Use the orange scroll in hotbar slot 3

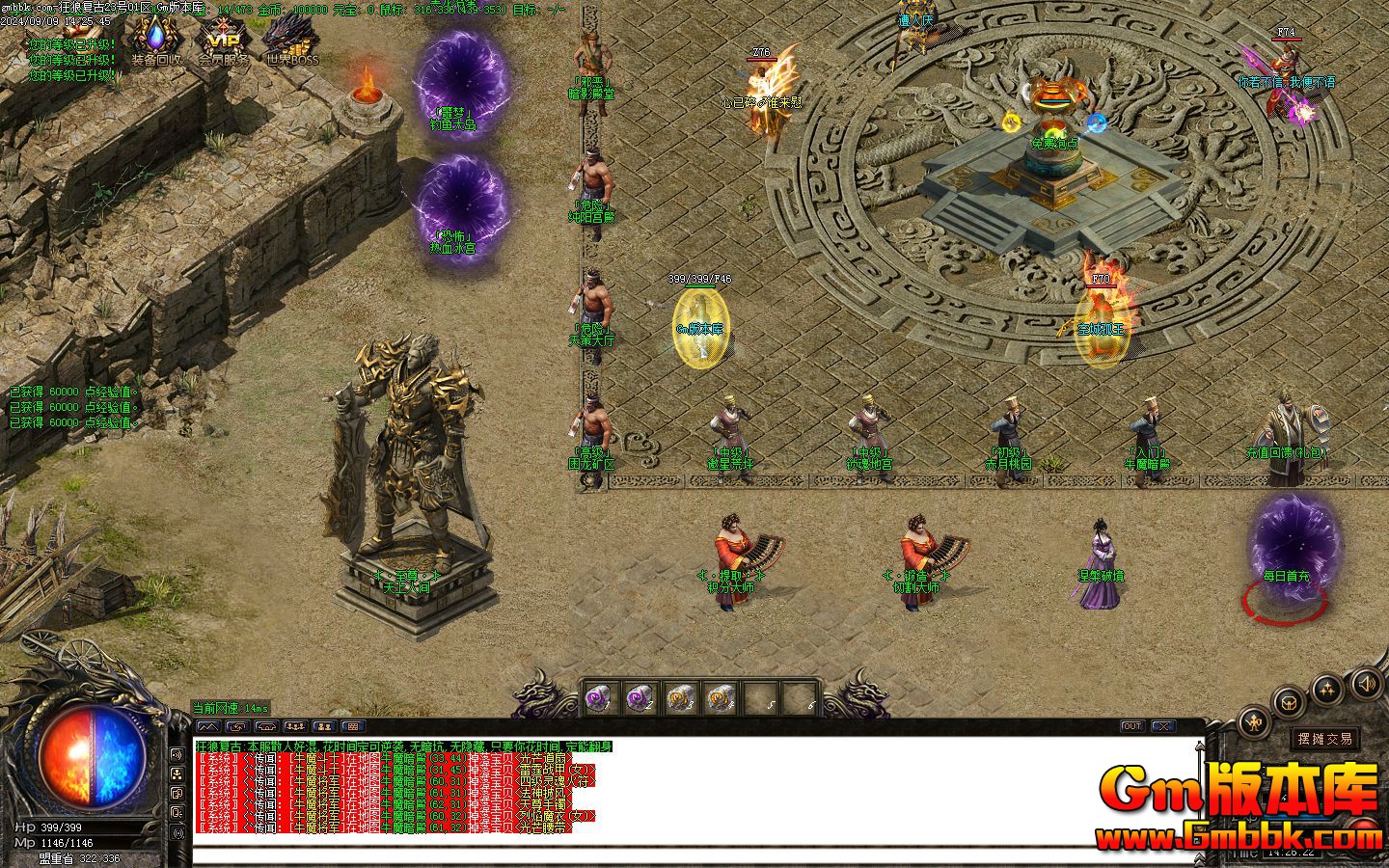[x=679, y=698]
